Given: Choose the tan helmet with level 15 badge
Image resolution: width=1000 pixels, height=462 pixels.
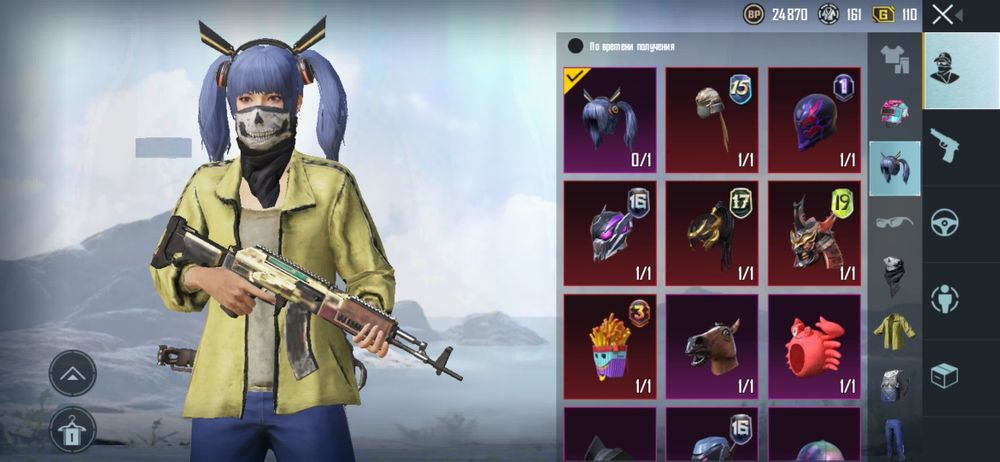Looking at the screenshot, I should [x=712, y=120].
